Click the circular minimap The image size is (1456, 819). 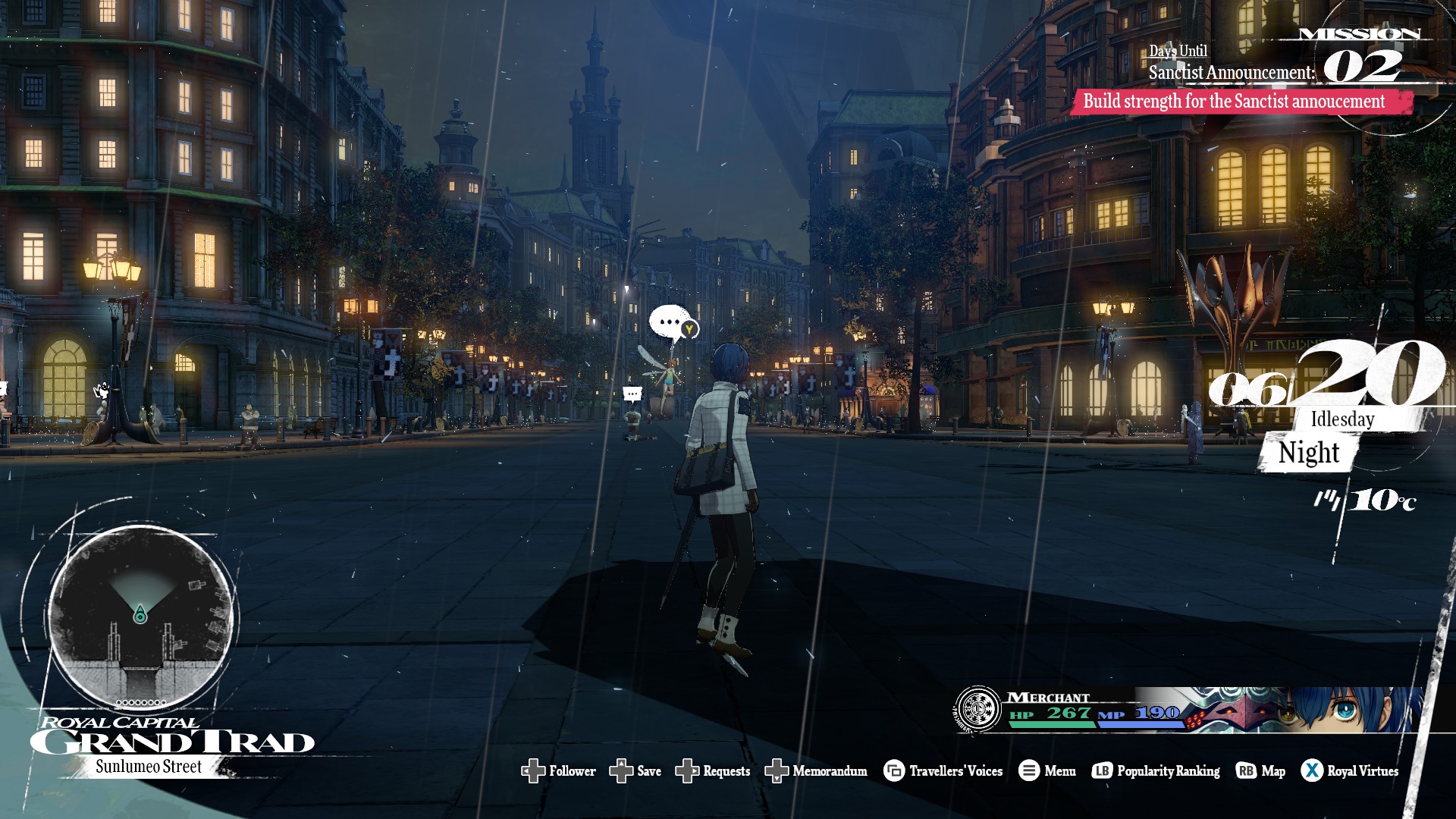pyautogui.click(x=141, y=616)
